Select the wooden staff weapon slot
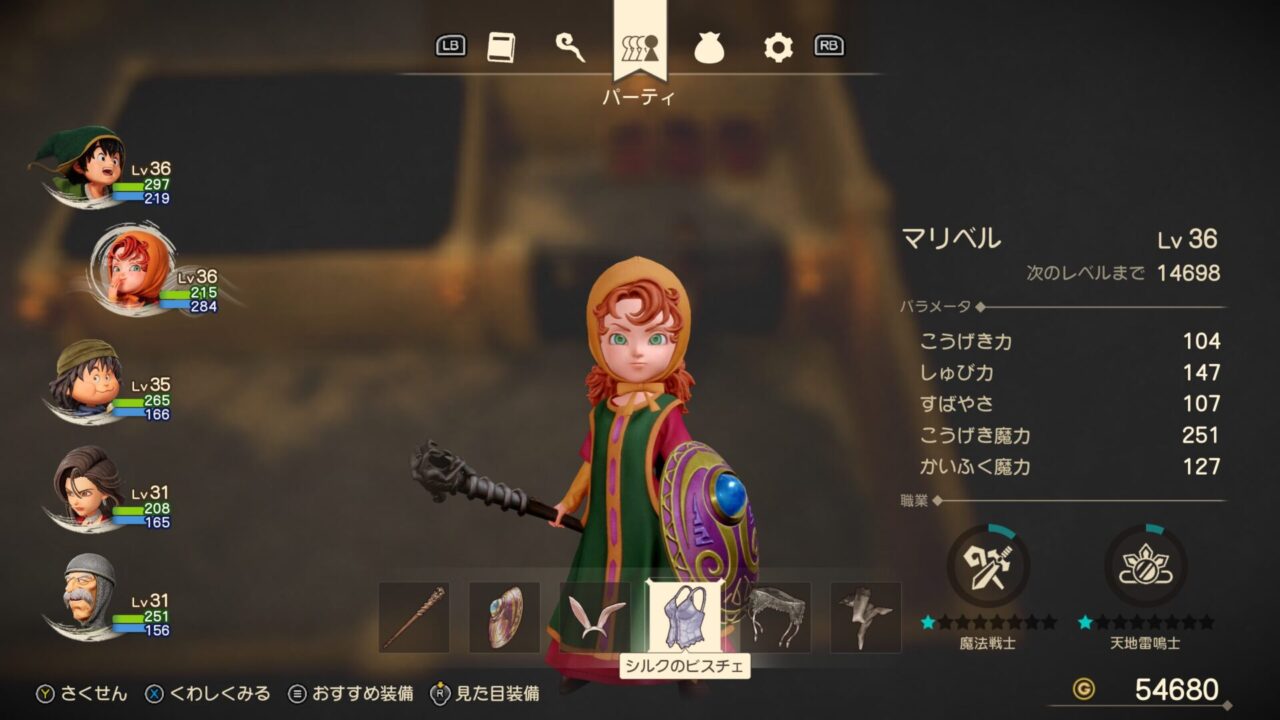The image size is (1280, 720). coord(414,617)
